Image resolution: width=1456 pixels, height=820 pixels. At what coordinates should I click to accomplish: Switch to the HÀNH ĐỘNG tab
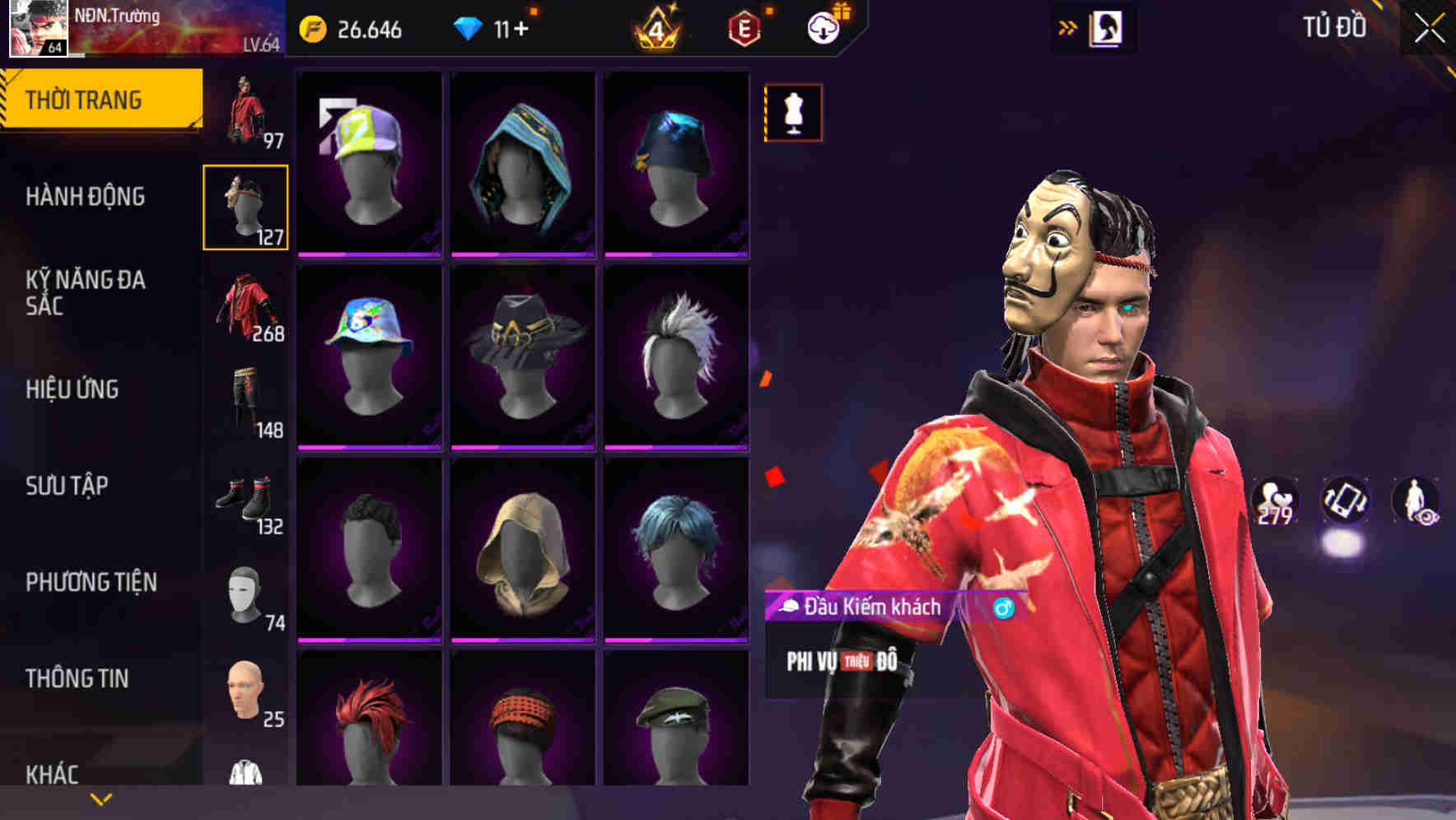(86, 198)
